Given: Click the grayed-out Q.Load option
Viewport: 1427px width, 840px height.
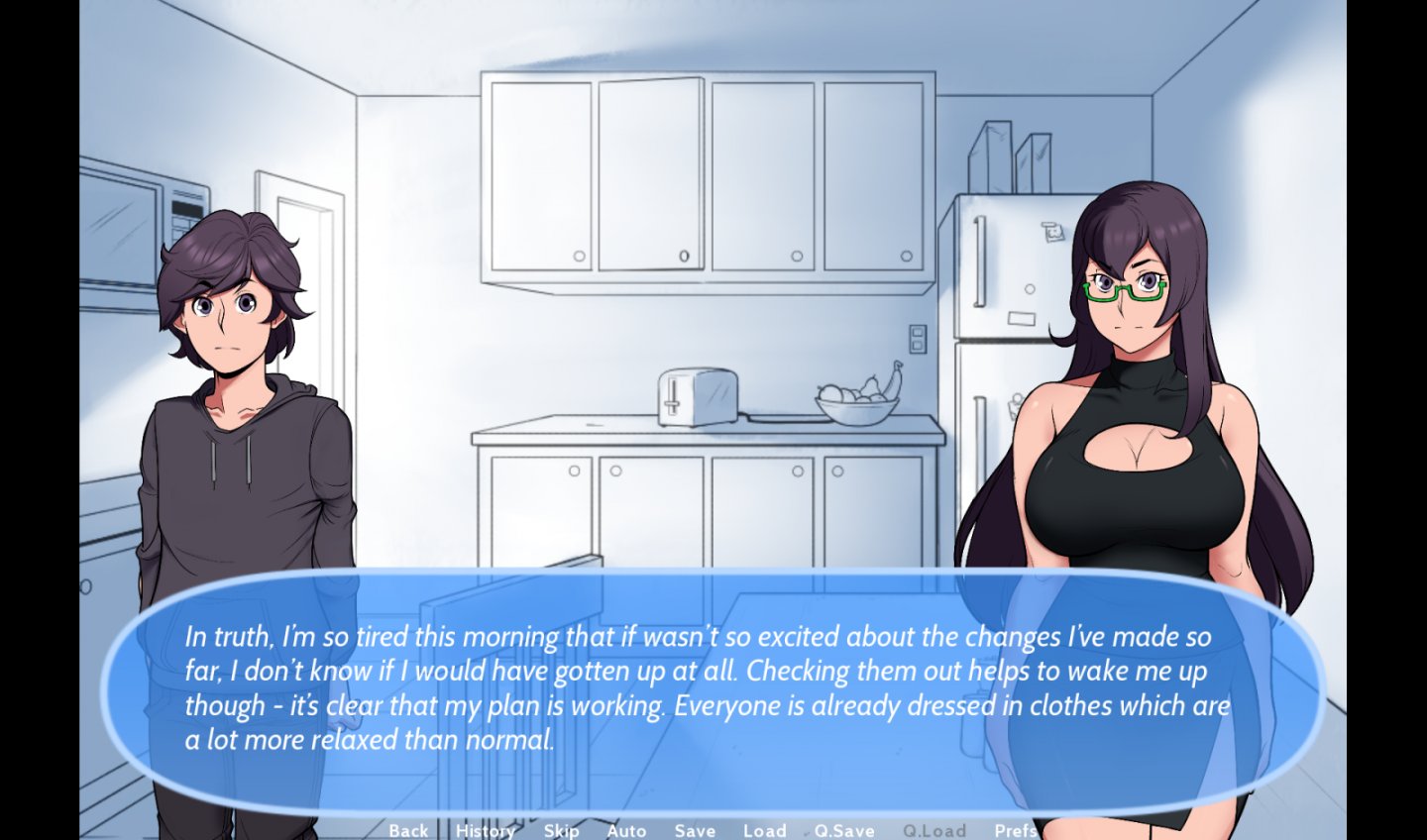Looking at the screenshot, I should click(936, 831).
